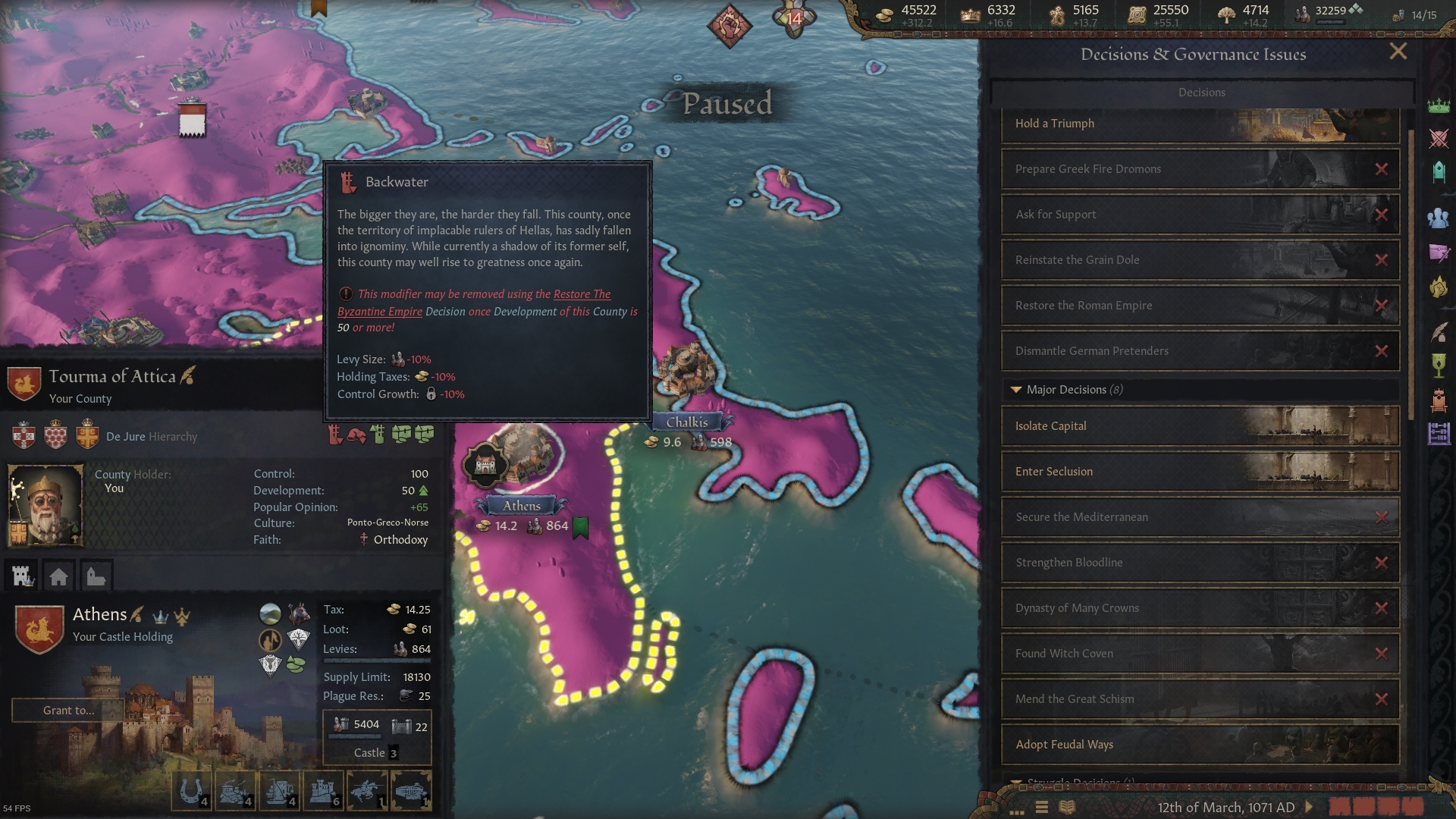Click the prestige crown icon in top bar
This screenshot has height=819, width=1456.
pyautogui.click(x=971, y=14)
